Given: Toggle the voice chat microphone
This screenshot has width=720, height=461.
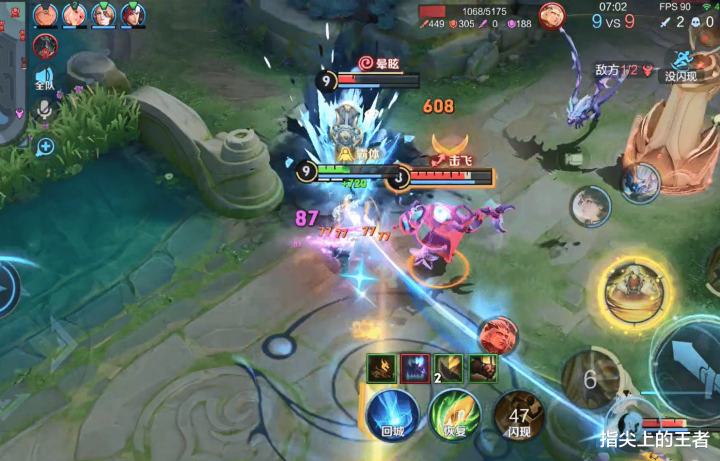Looking at the screenshot, I should coord(45,110).
